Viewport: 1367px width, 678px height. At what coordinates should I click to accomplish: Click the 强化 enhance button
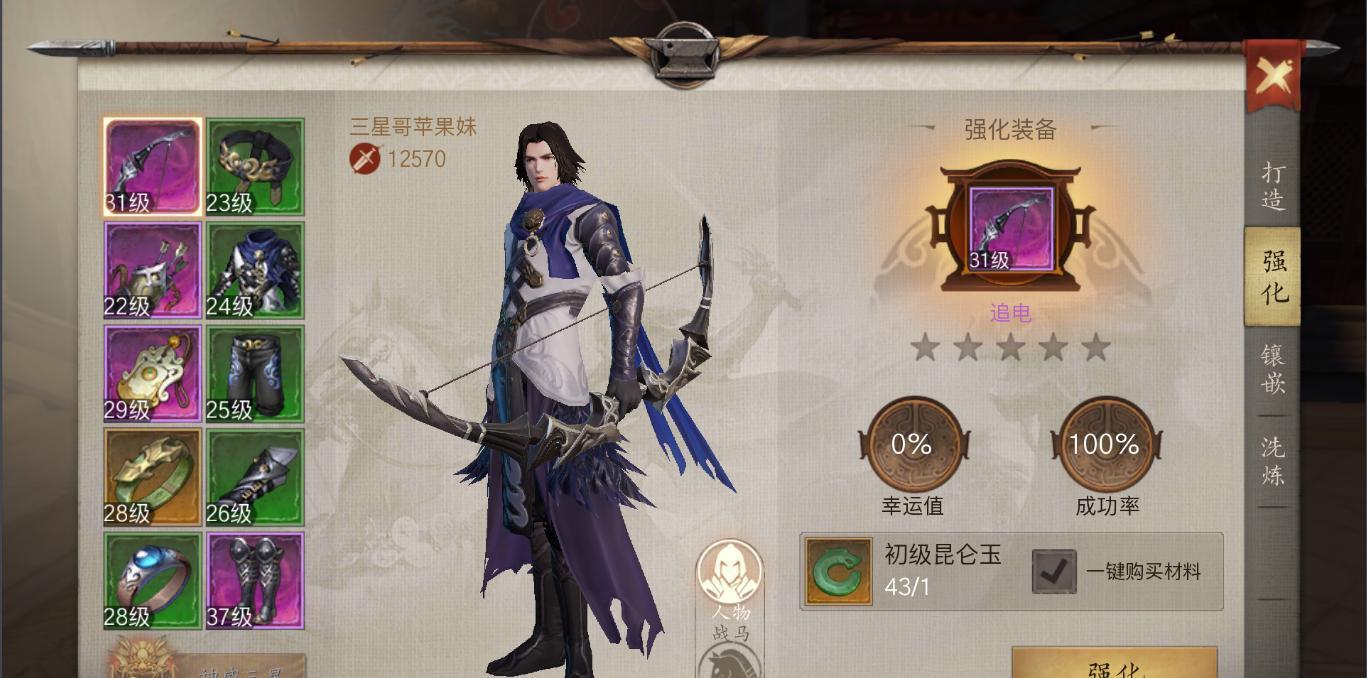(x=1114, y=665)
